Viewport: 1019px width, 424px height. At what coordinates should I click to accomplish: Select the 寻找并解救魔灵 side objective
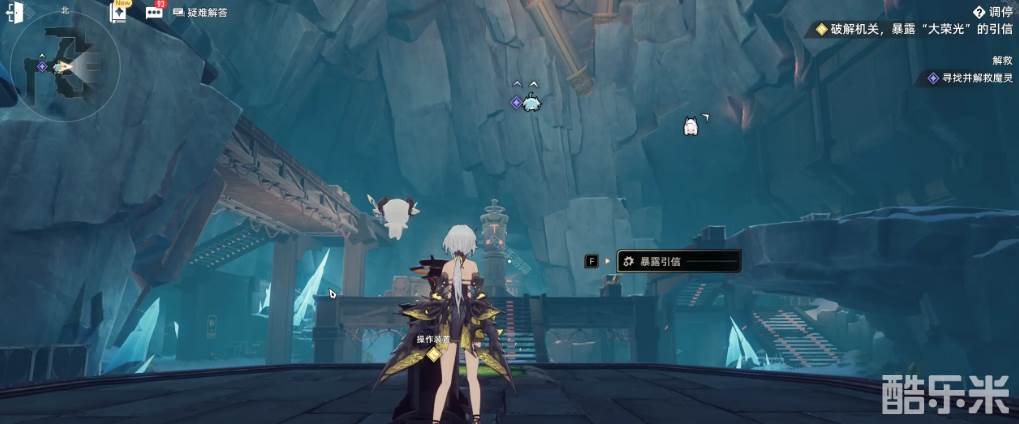(x=970, y=77)
